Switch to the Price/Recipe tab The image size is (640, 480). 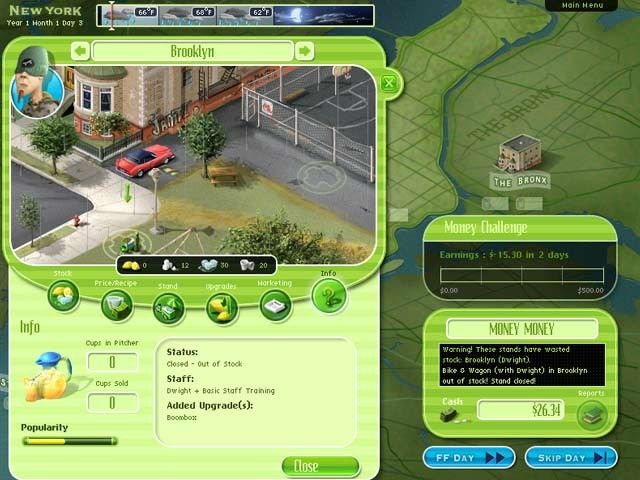[116, 305]
